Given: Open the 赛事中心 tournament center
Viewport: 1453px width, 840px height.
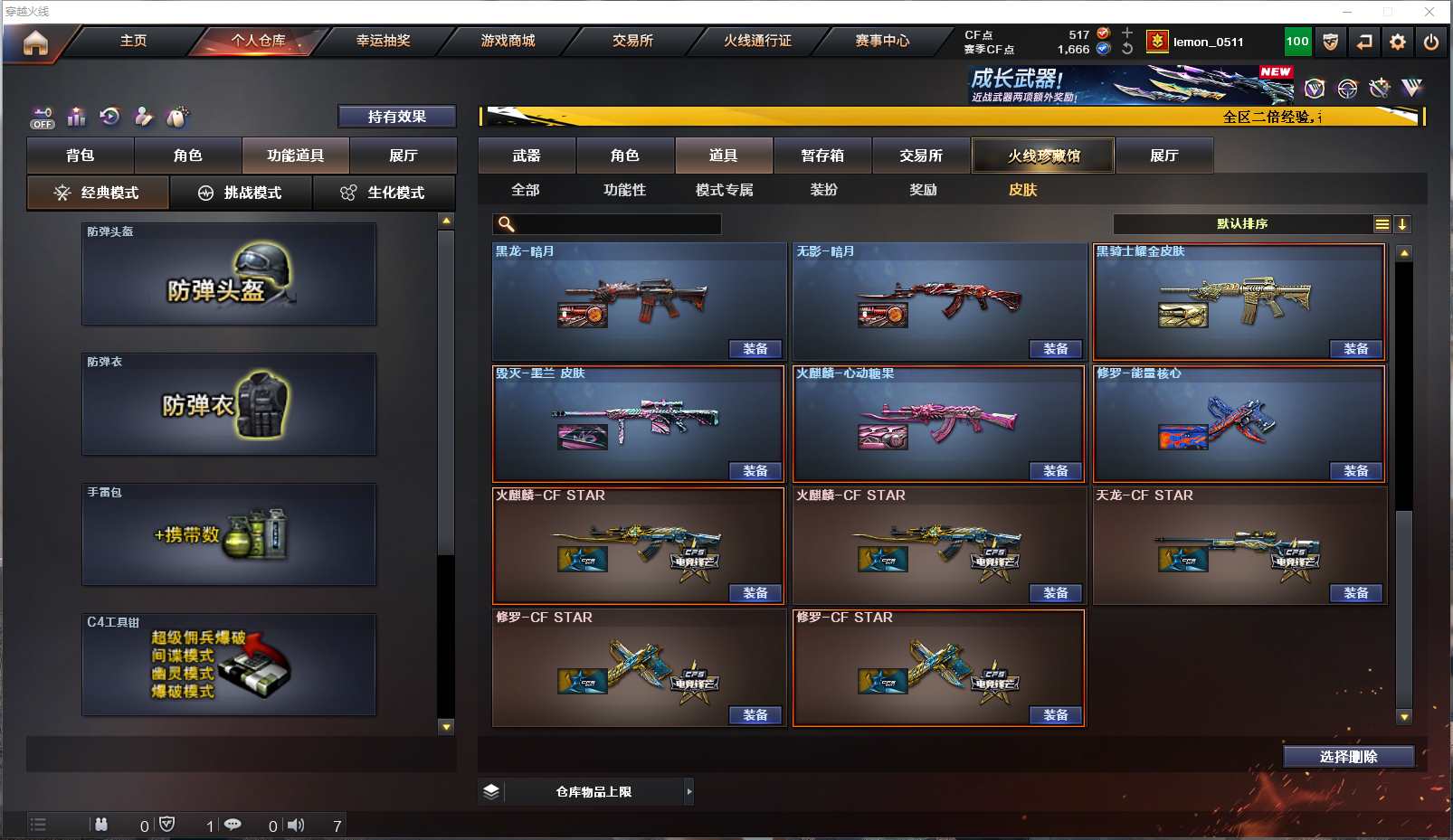Looking at the screenshot, I should (x=882, y=41).
